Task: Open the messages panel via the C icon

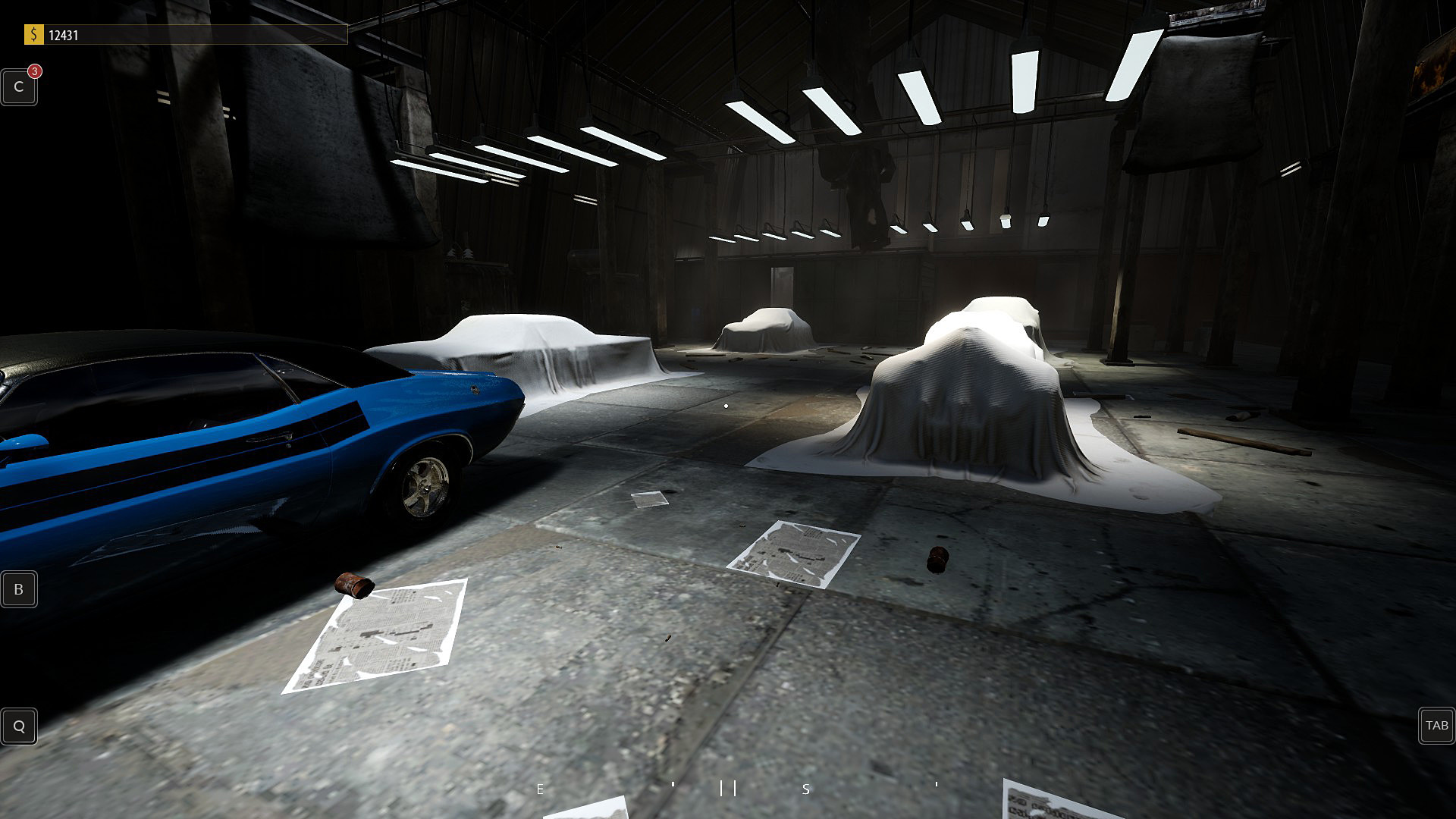Action: point(18,86)
